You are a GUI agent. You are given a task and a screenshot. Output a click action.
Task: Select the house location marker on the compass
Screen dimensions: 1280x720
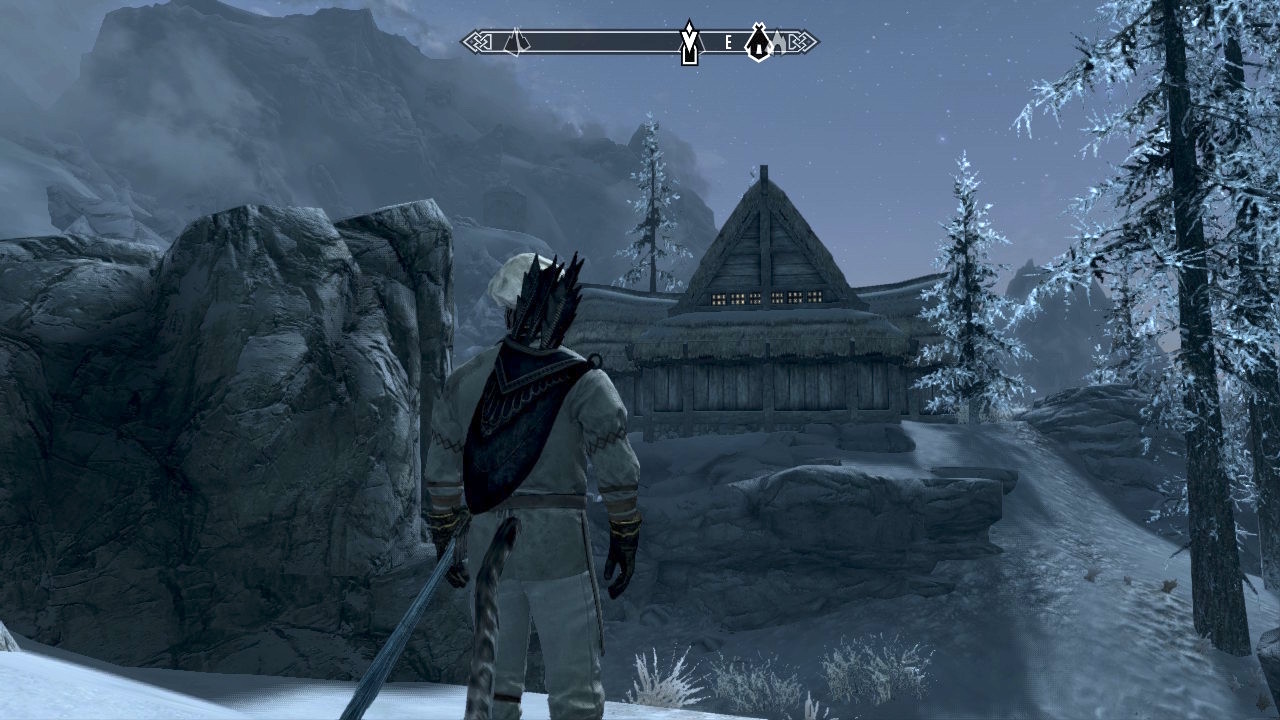759,42
